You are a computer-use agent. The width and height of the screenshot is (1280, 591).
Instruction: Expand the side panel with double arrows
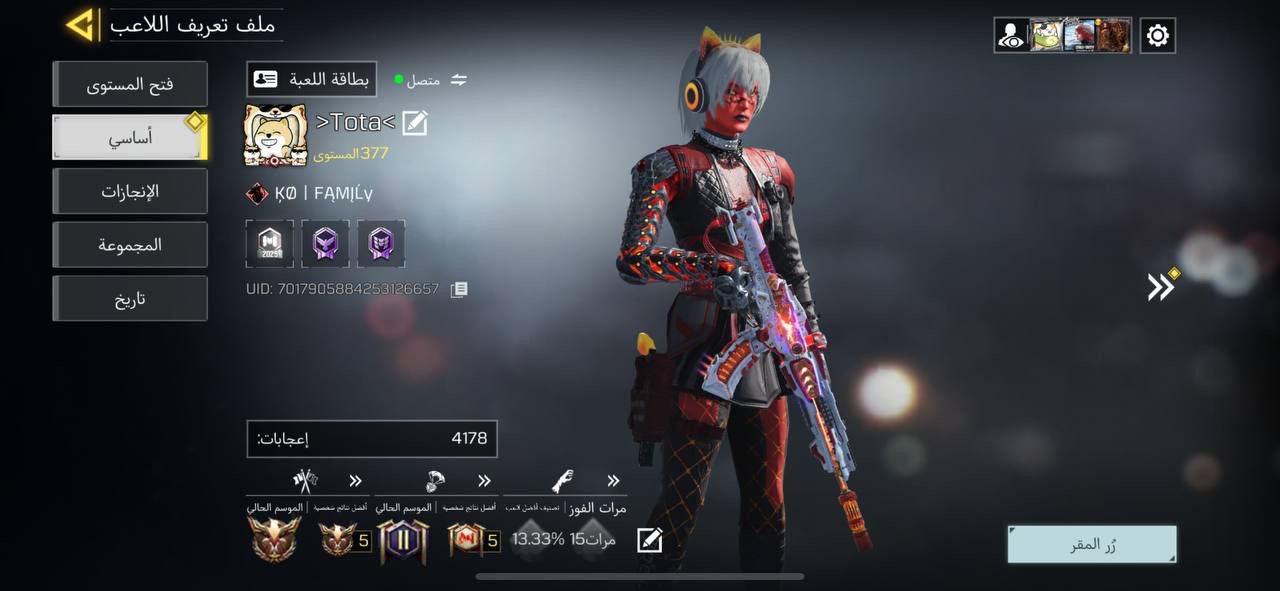coord(1160,287)
